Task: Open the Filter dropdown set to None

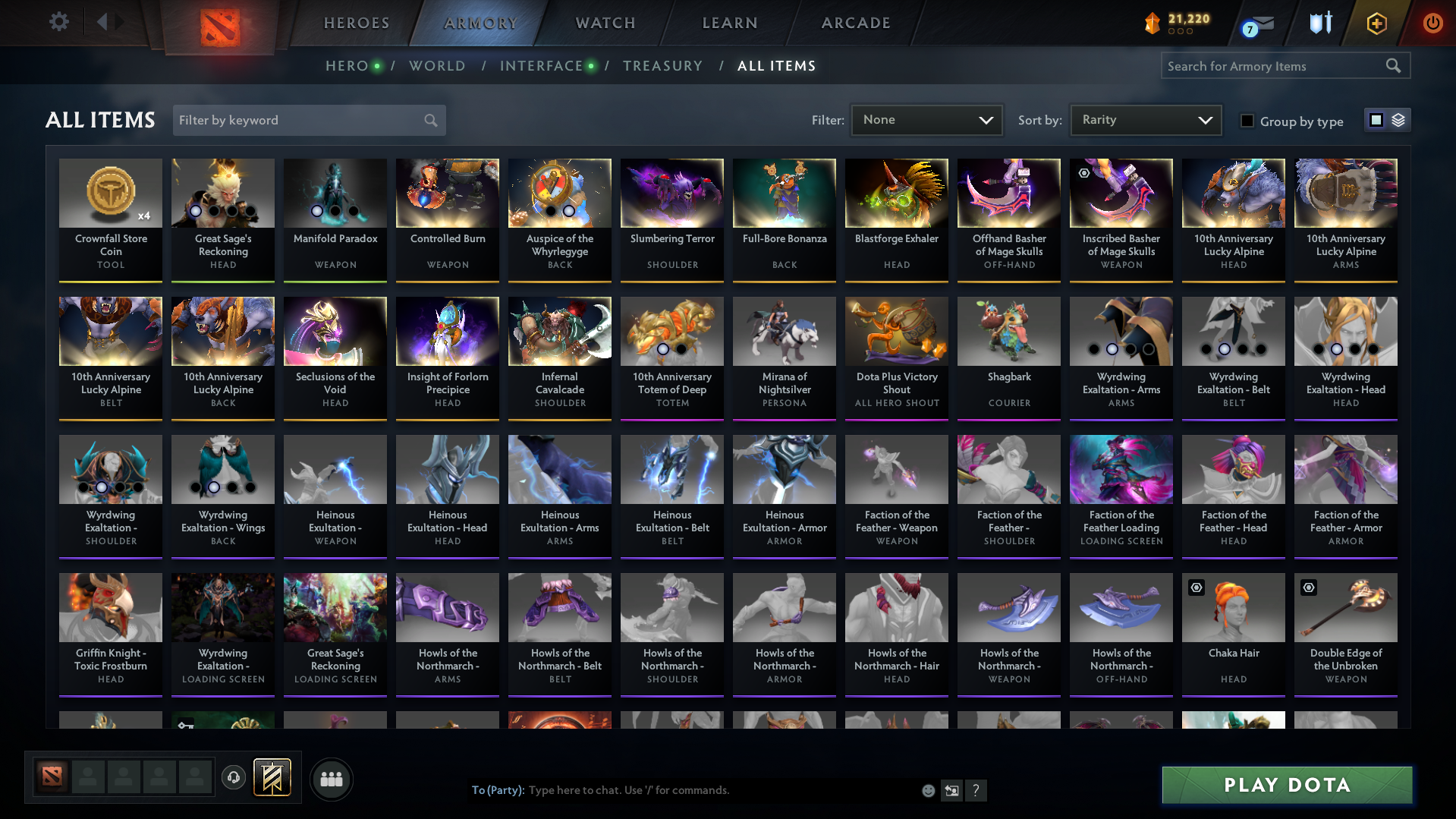Action: point(926,120)
